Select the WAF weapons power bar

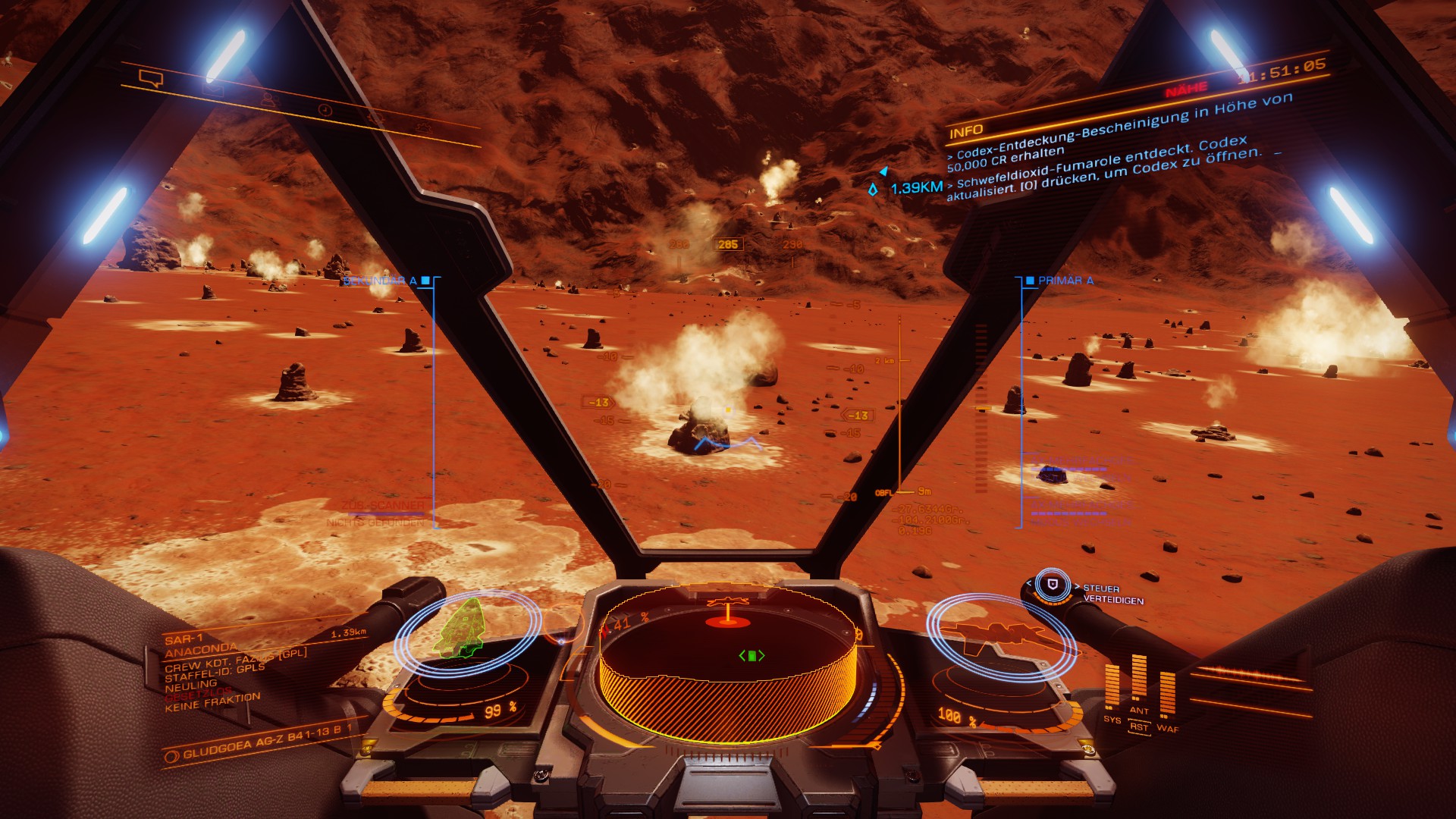pos(1167,692)
